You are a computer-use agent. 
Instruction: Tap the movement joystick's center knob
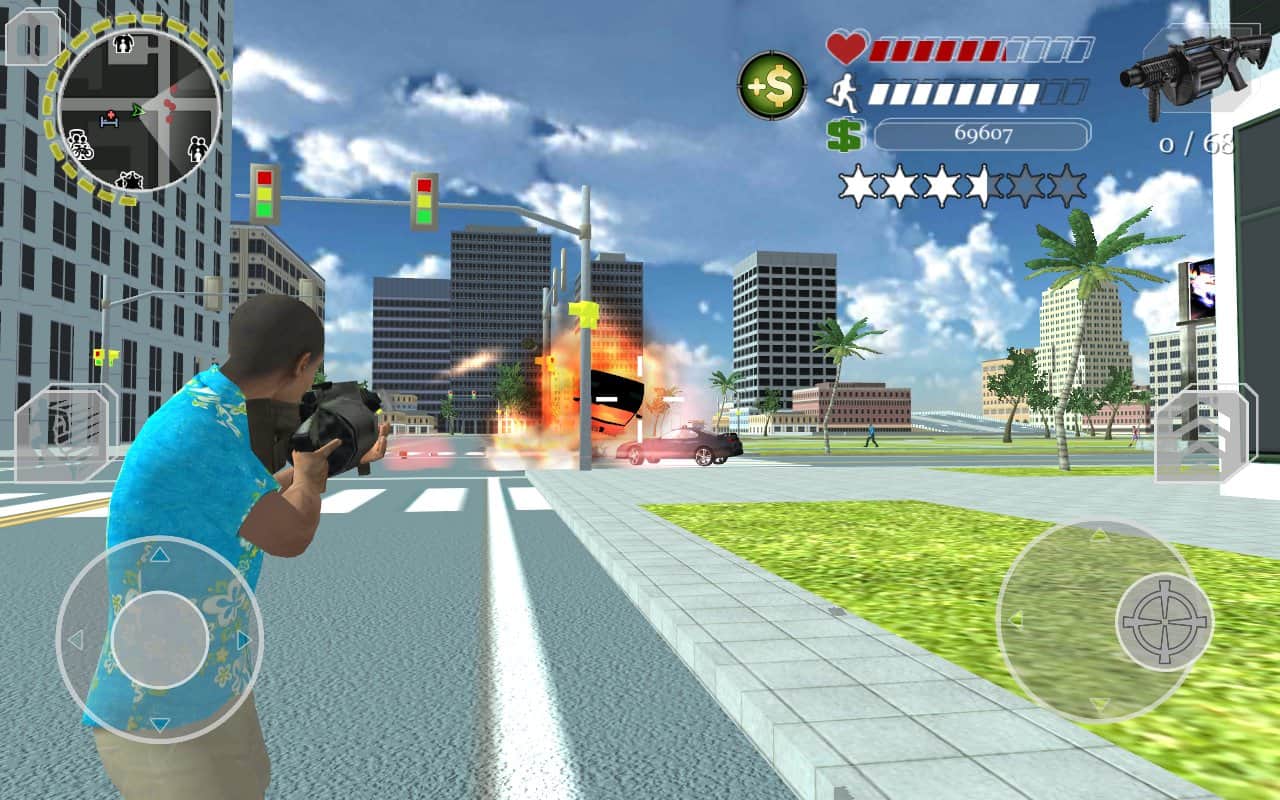tap(160, 639)
